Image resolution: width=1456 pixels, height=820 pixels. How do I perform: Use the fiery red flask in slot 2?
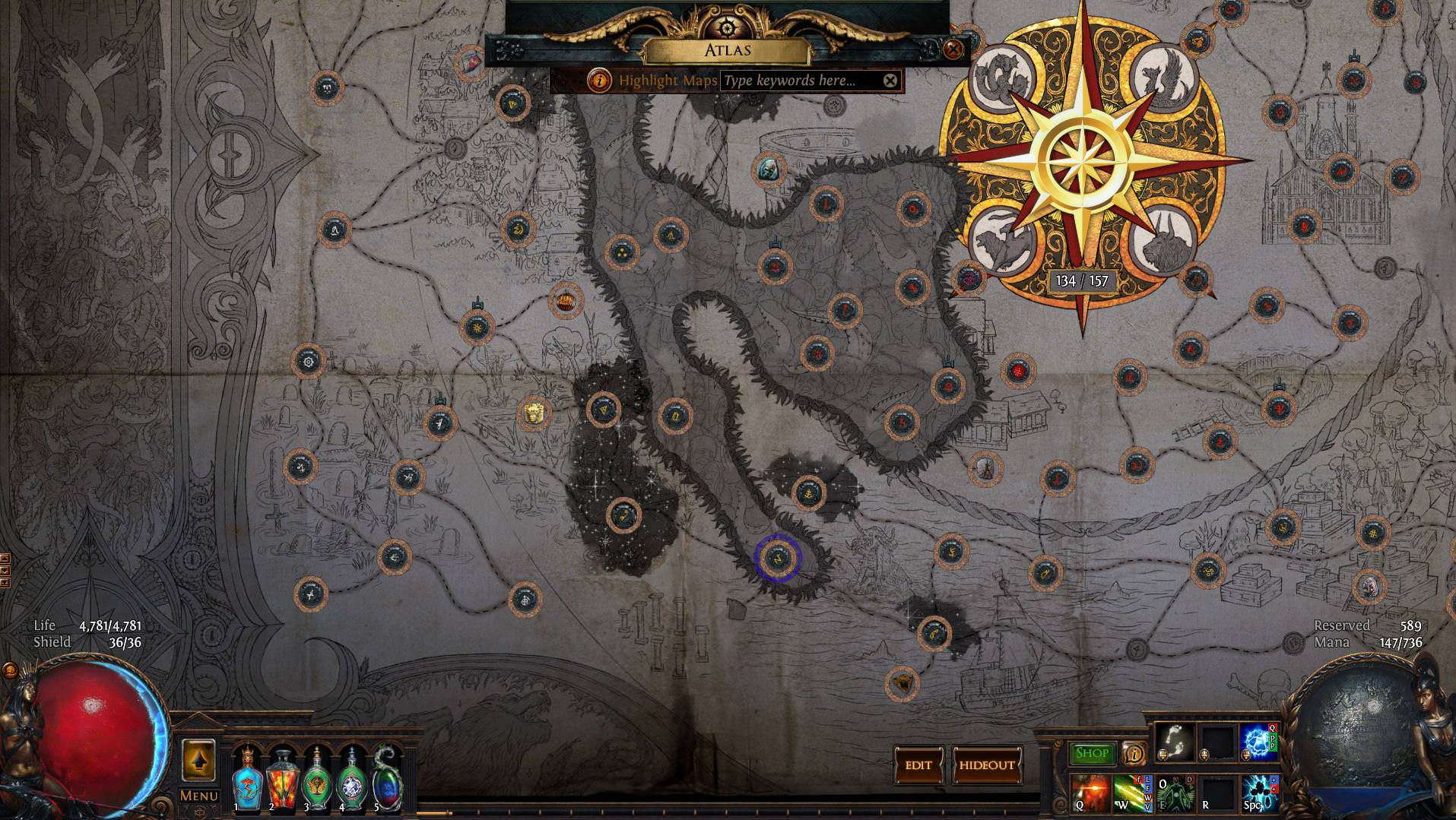click(x=281, y=778)
